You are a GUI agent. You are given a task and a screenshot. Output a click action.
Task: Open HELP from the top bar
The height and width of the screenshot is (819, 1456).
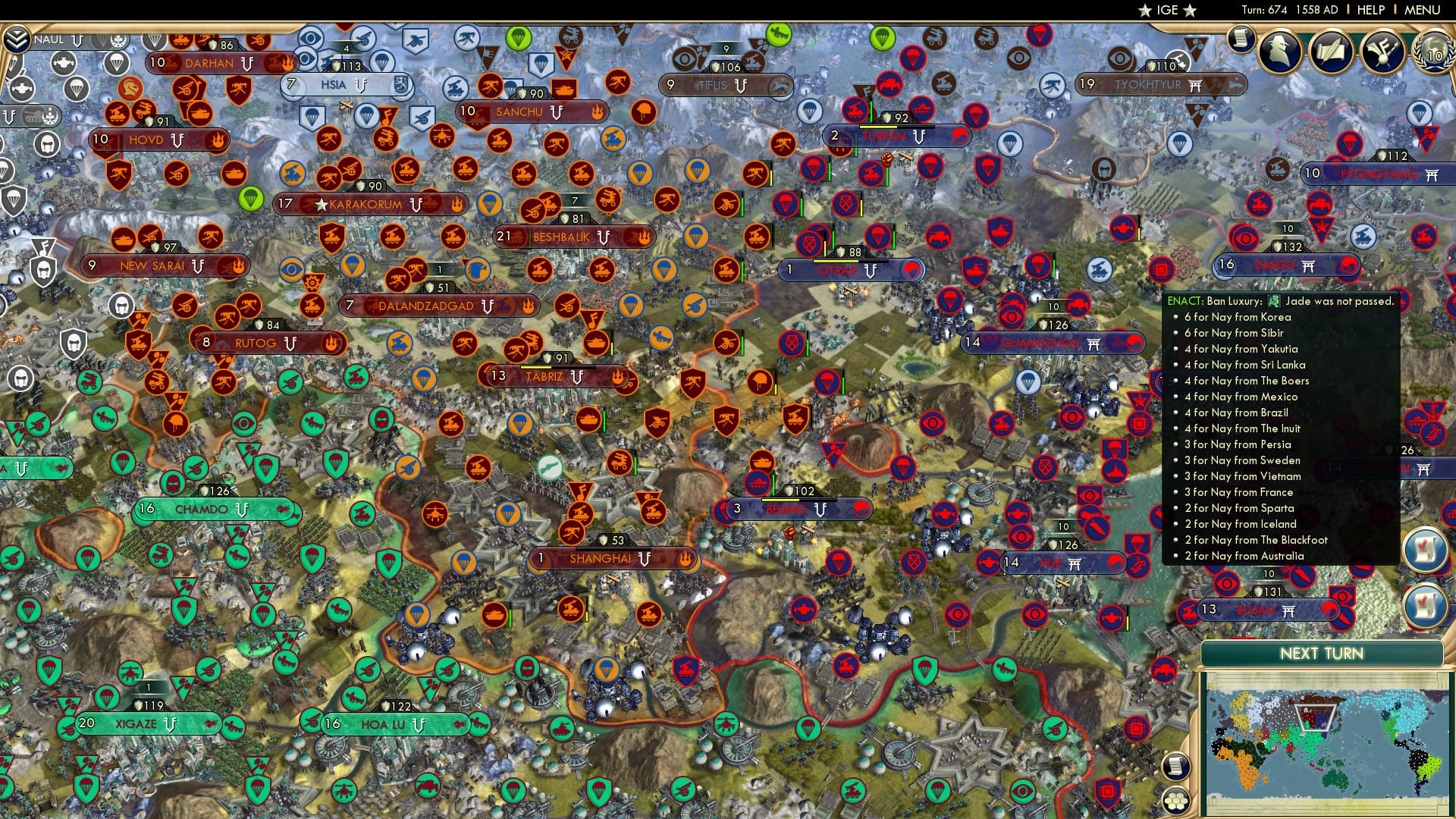(1370, 9)
